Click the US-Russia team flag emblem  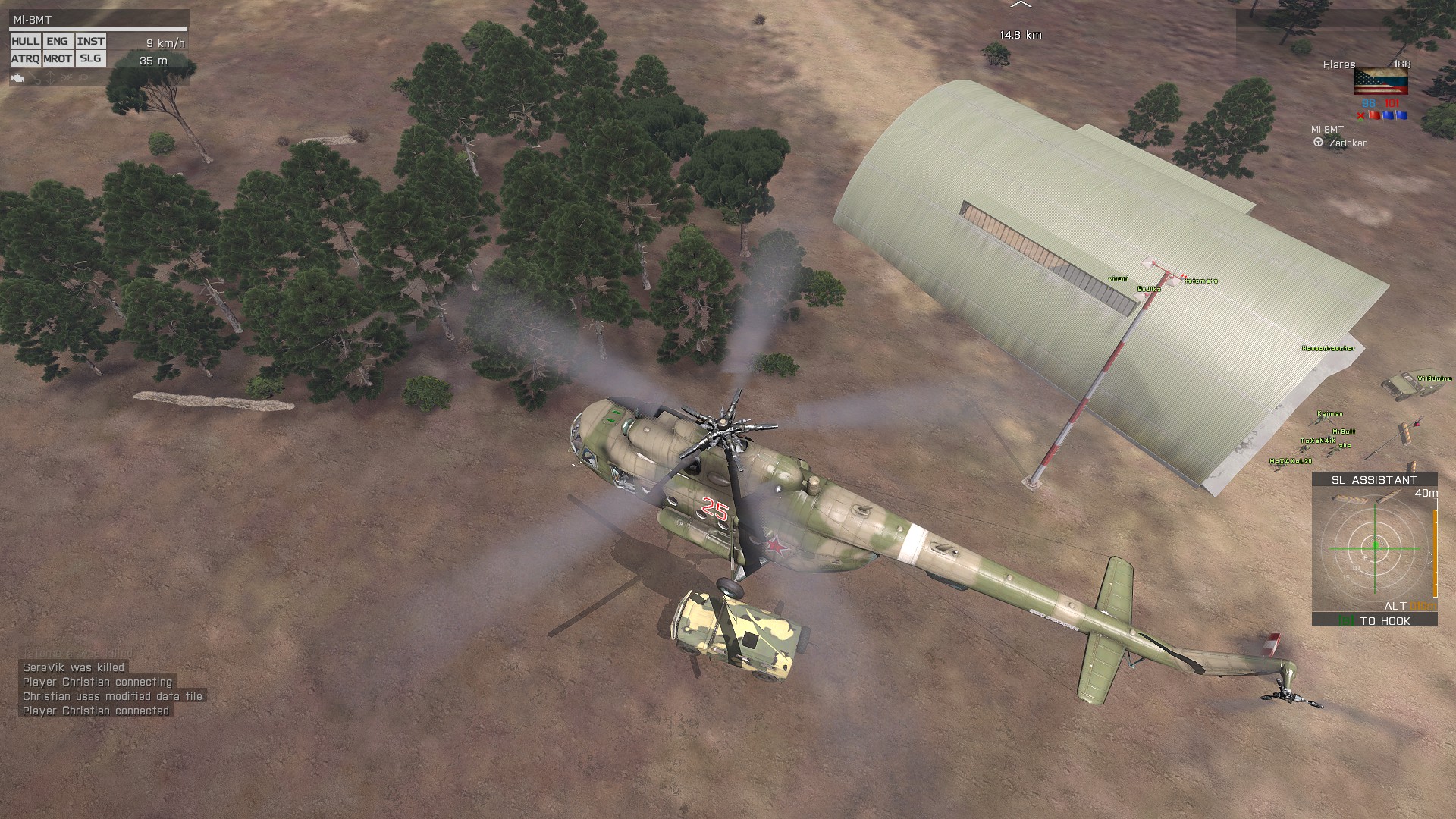point(1380,82)
